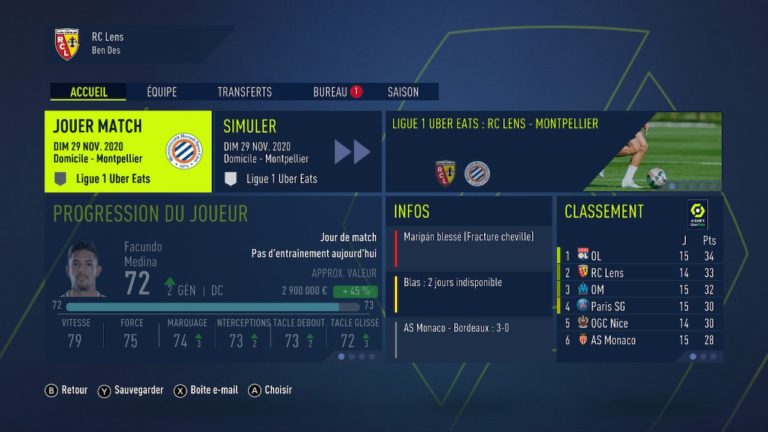
Task: Open the Progression du Joueur panel
Action: tap(212, 278)
